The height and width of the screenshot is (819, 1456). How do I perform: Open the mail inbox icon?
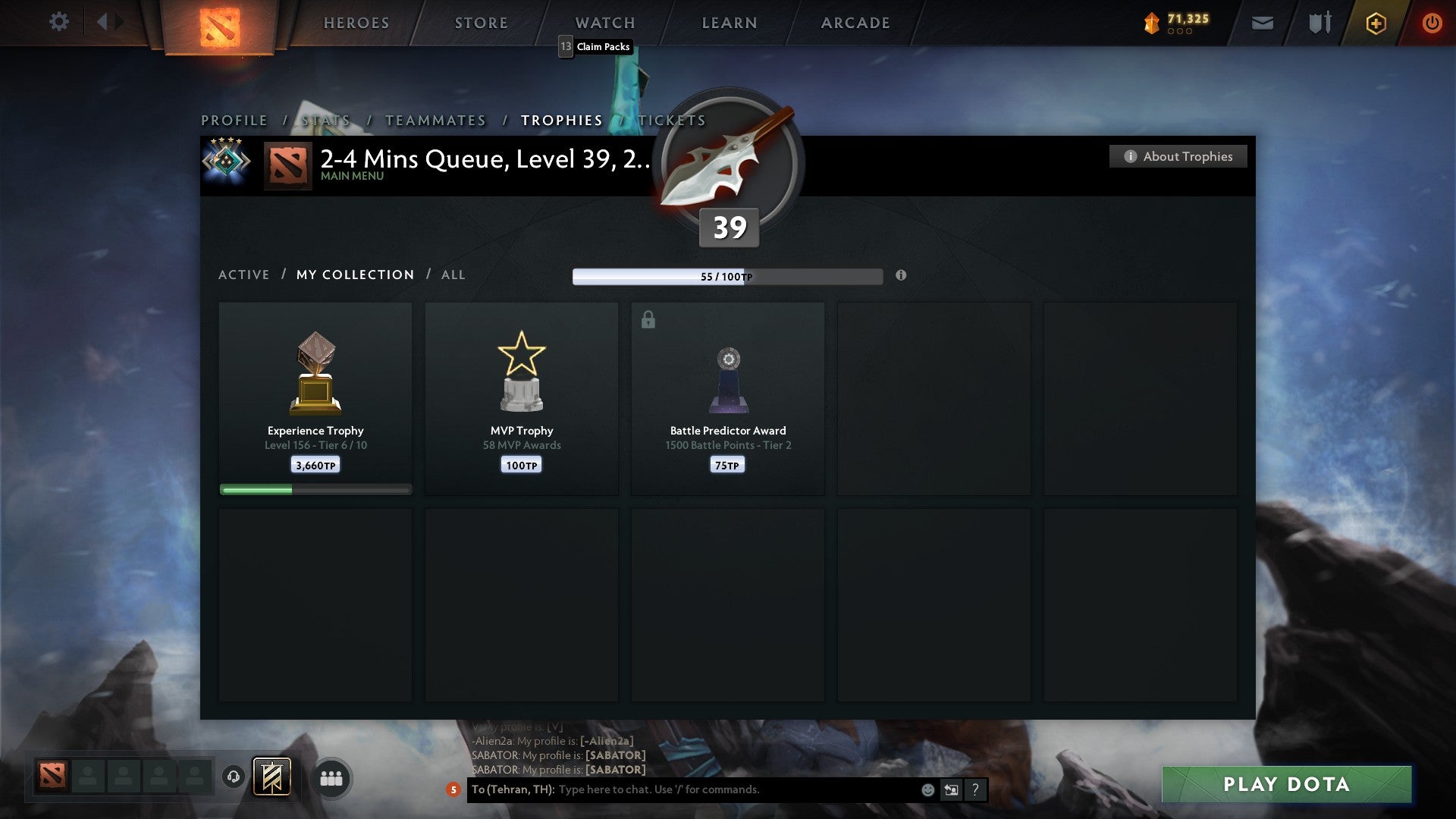[x=1261, y=23]
